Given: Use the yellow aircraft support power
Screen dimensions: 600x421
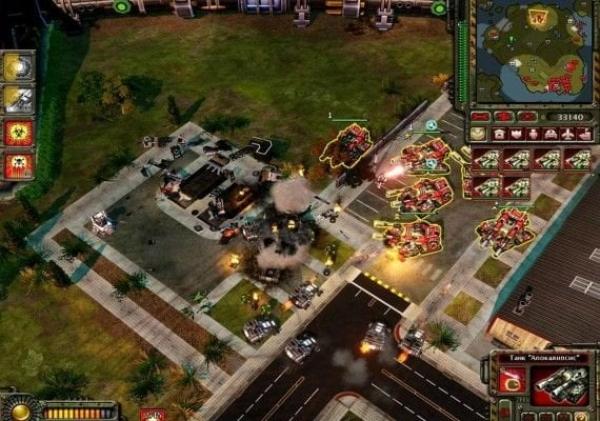Looking at the screenshot, I should tap(18, 99).
